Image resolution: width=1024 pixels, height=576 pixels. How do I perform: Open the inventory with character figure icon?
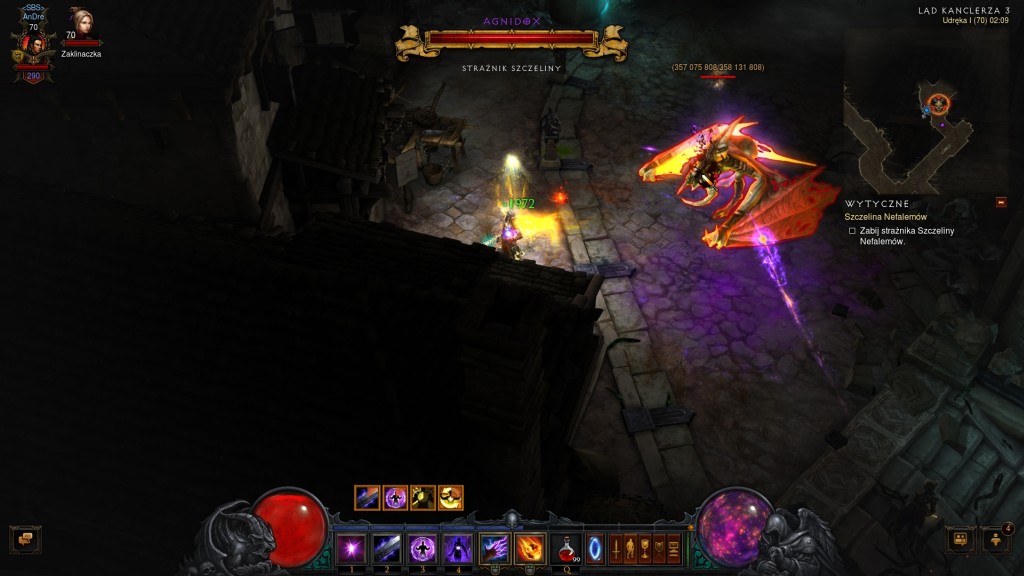point(630,548)
